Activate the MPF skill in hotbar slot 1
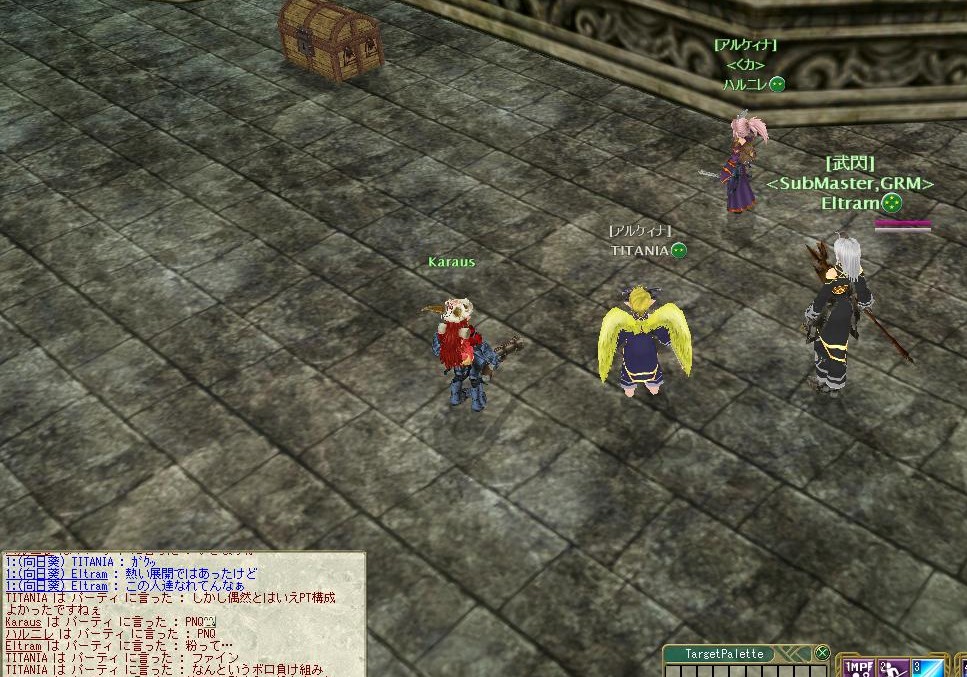The image size is (967, 677). (x=858, y=668)
